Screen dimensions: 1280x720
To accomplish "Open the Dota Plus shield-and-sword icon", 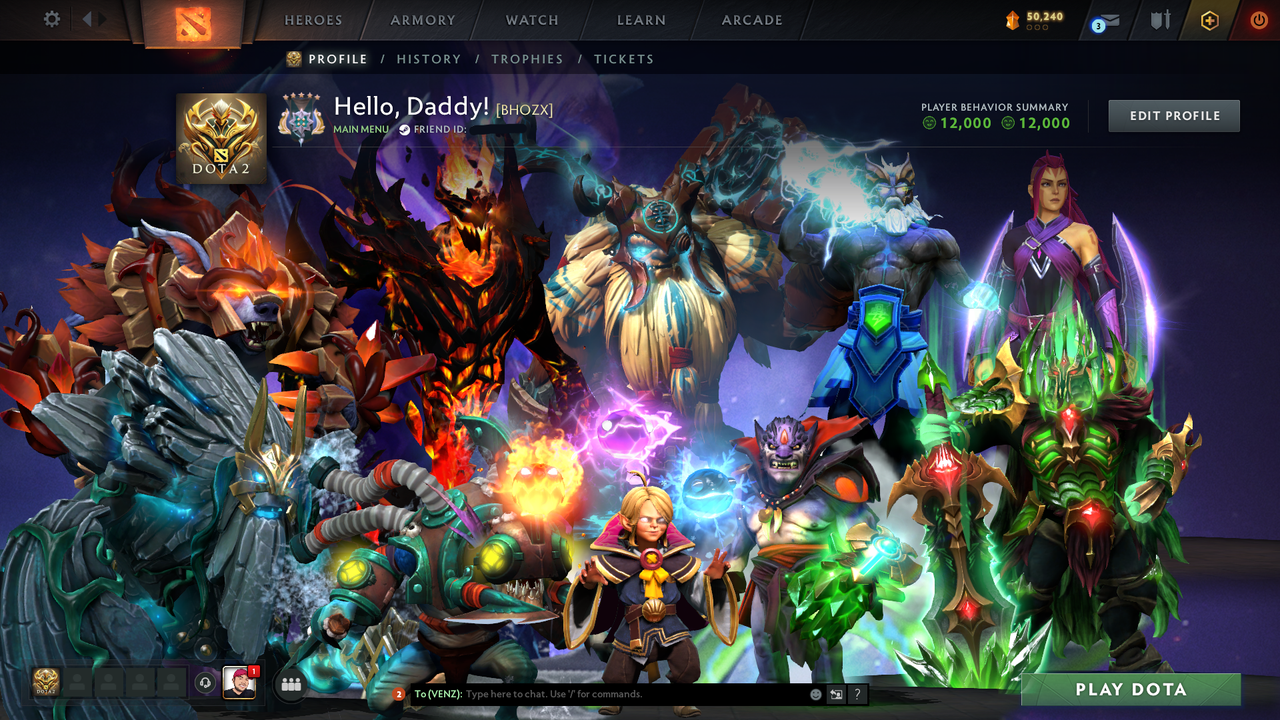I will click(1162, 19).
